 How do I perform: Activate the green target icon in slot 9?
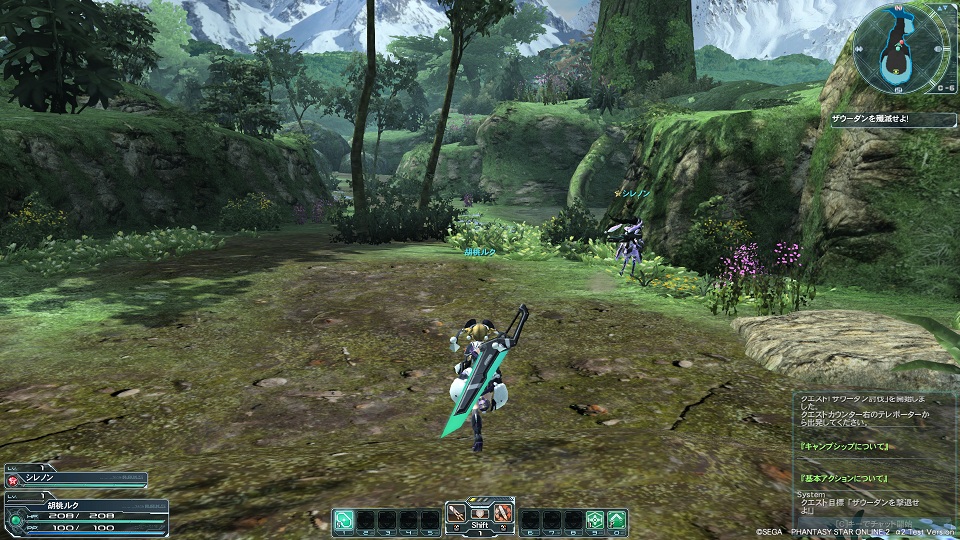(595, 519)
